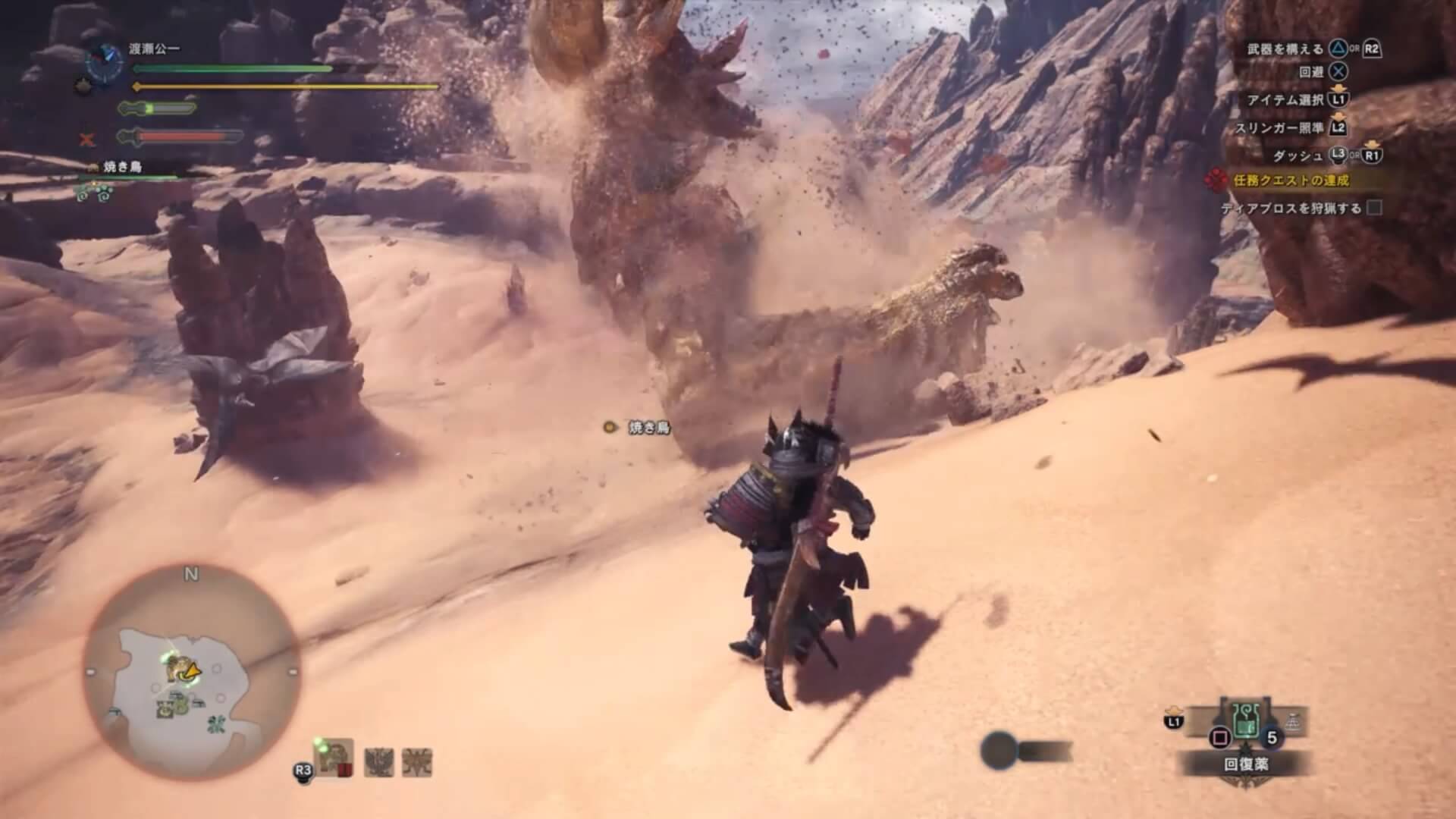Select the tracked Diablos monster icon
Screen dimensions: 1456x819
(x=334, y=758)
